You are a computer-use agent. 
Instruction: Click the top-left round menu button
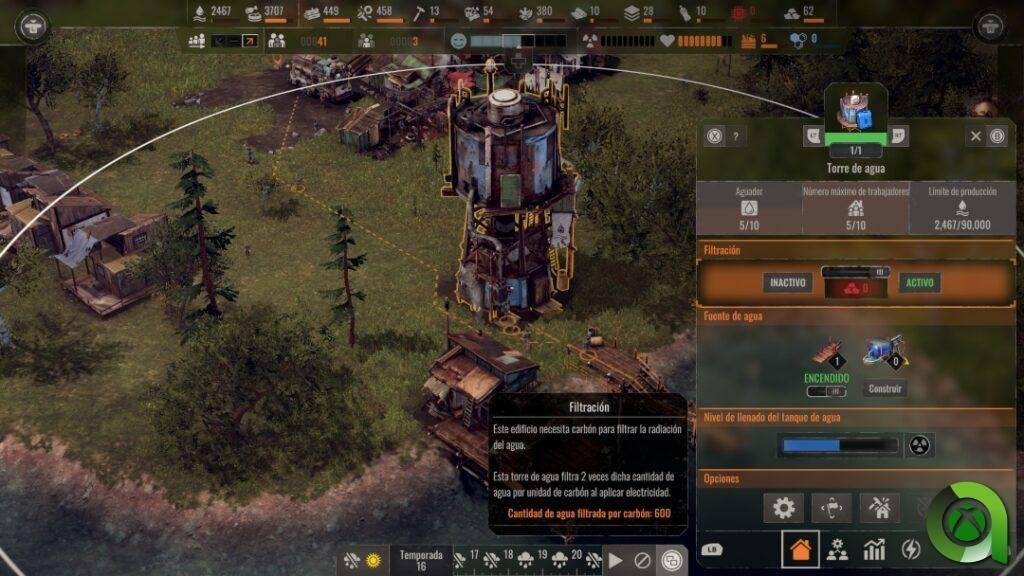click(32, 25)
